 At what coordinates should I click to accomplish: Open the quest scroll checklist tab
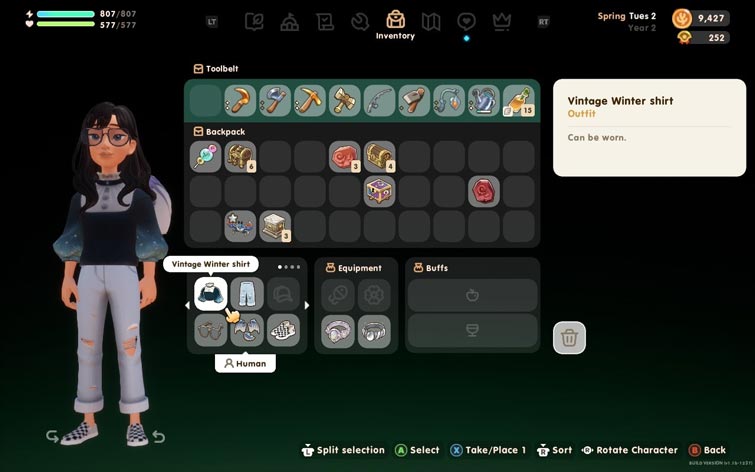click(325, 21)
